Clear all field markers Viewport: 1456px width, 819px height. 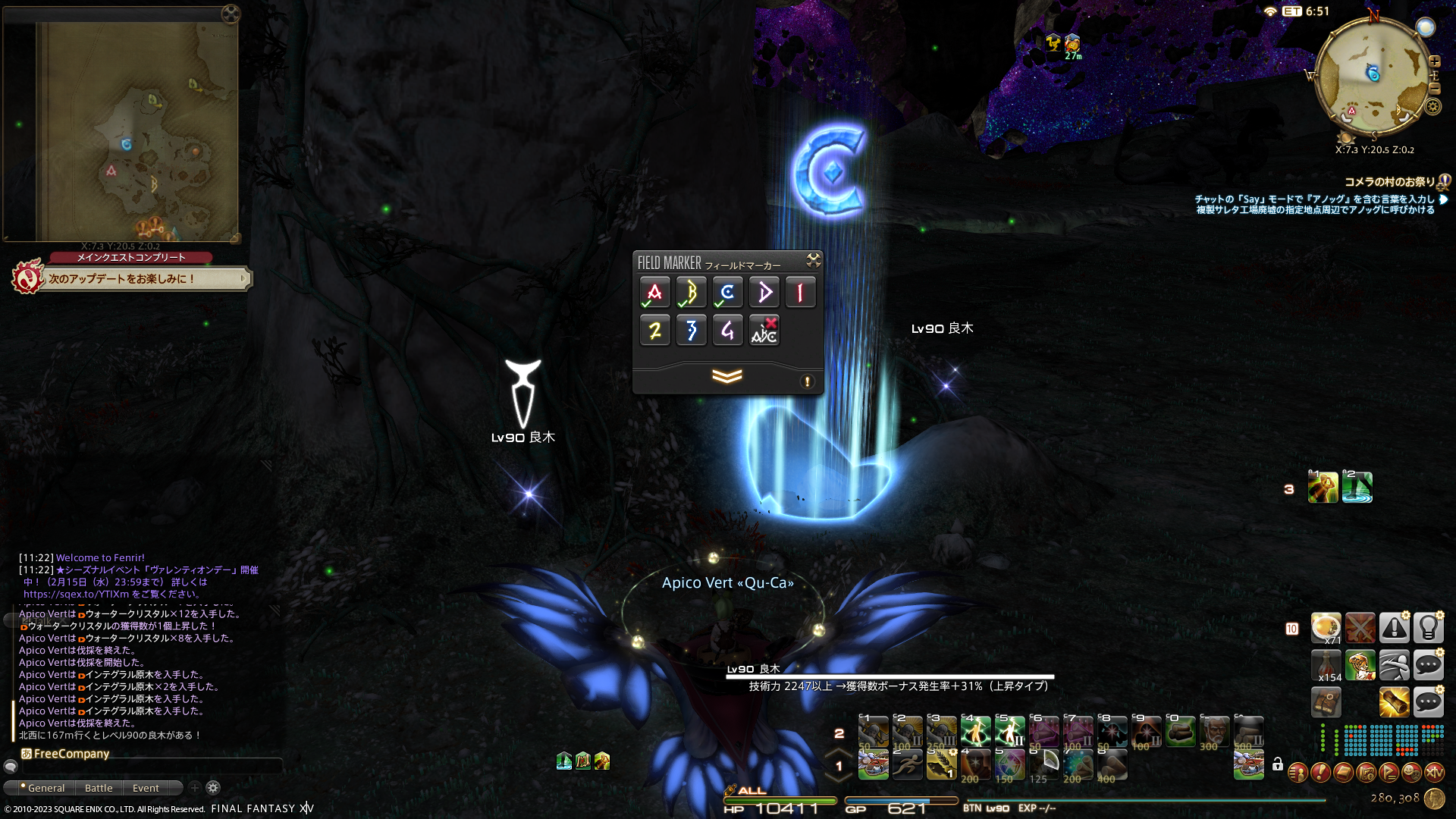point(764,331)
